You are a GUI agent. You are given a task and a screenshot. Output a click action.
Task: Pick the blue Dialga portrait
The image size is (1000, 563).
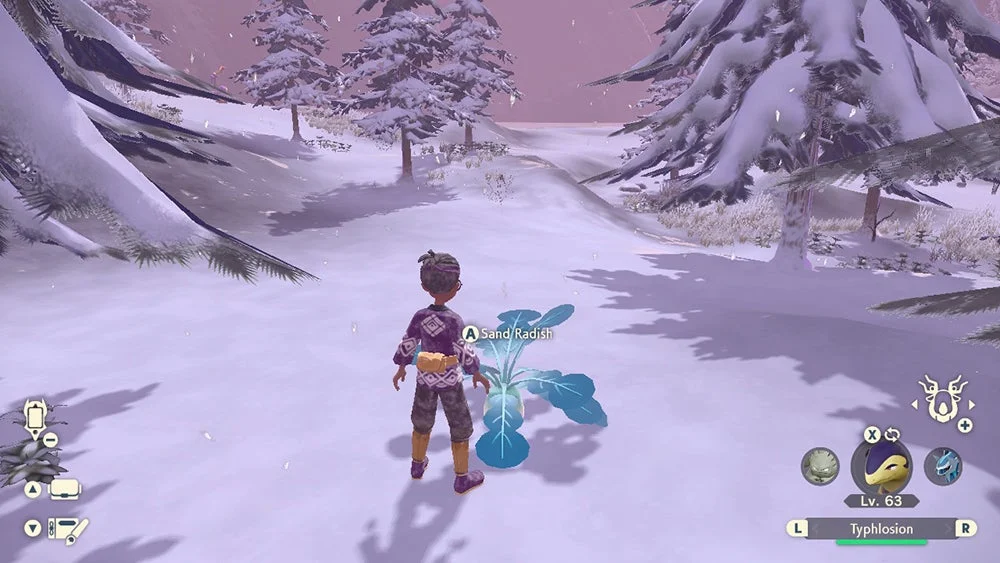pos(942,466)
